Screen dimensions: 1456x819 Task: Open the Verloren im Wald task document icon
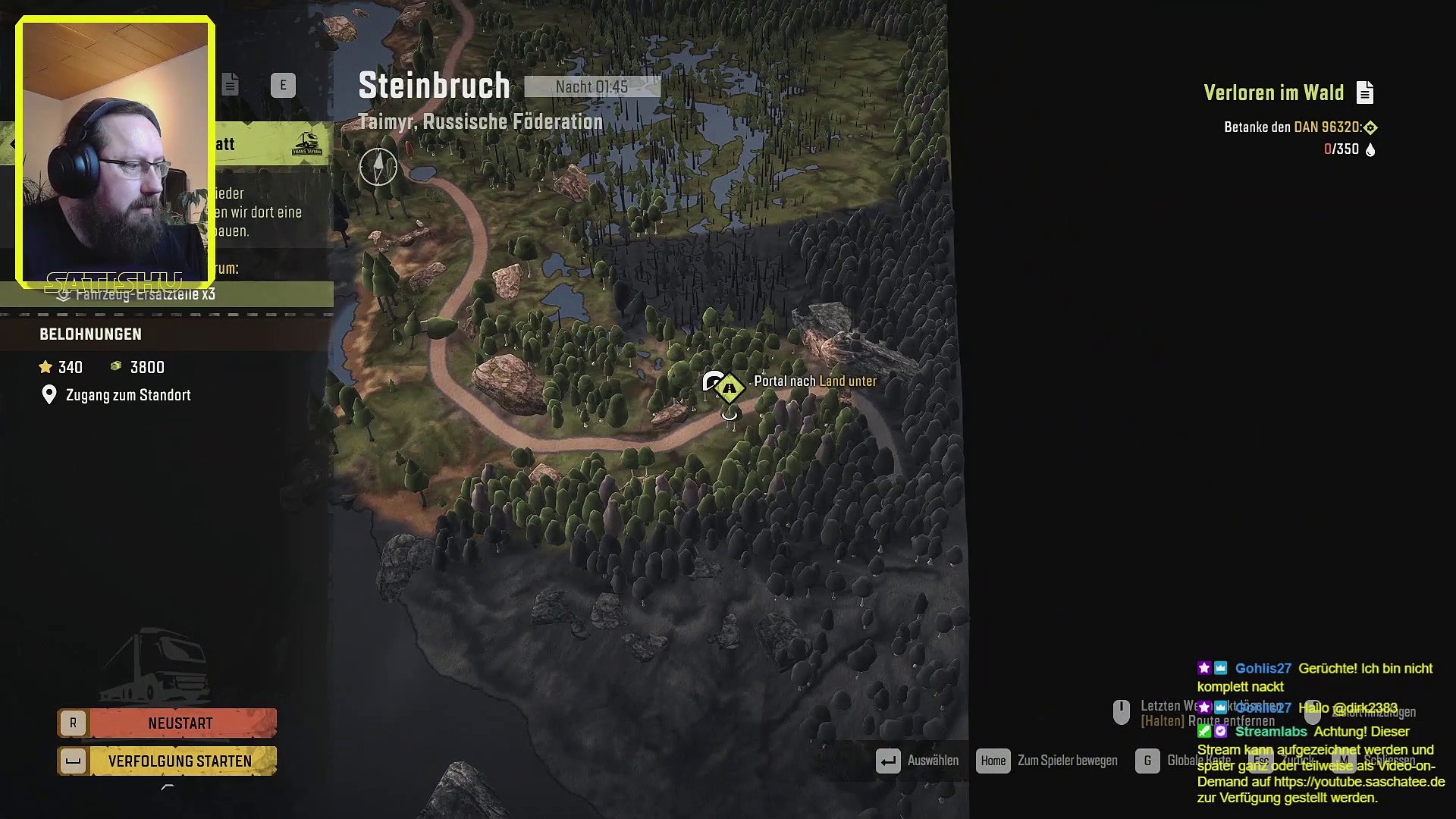(x=1365, y=93)
